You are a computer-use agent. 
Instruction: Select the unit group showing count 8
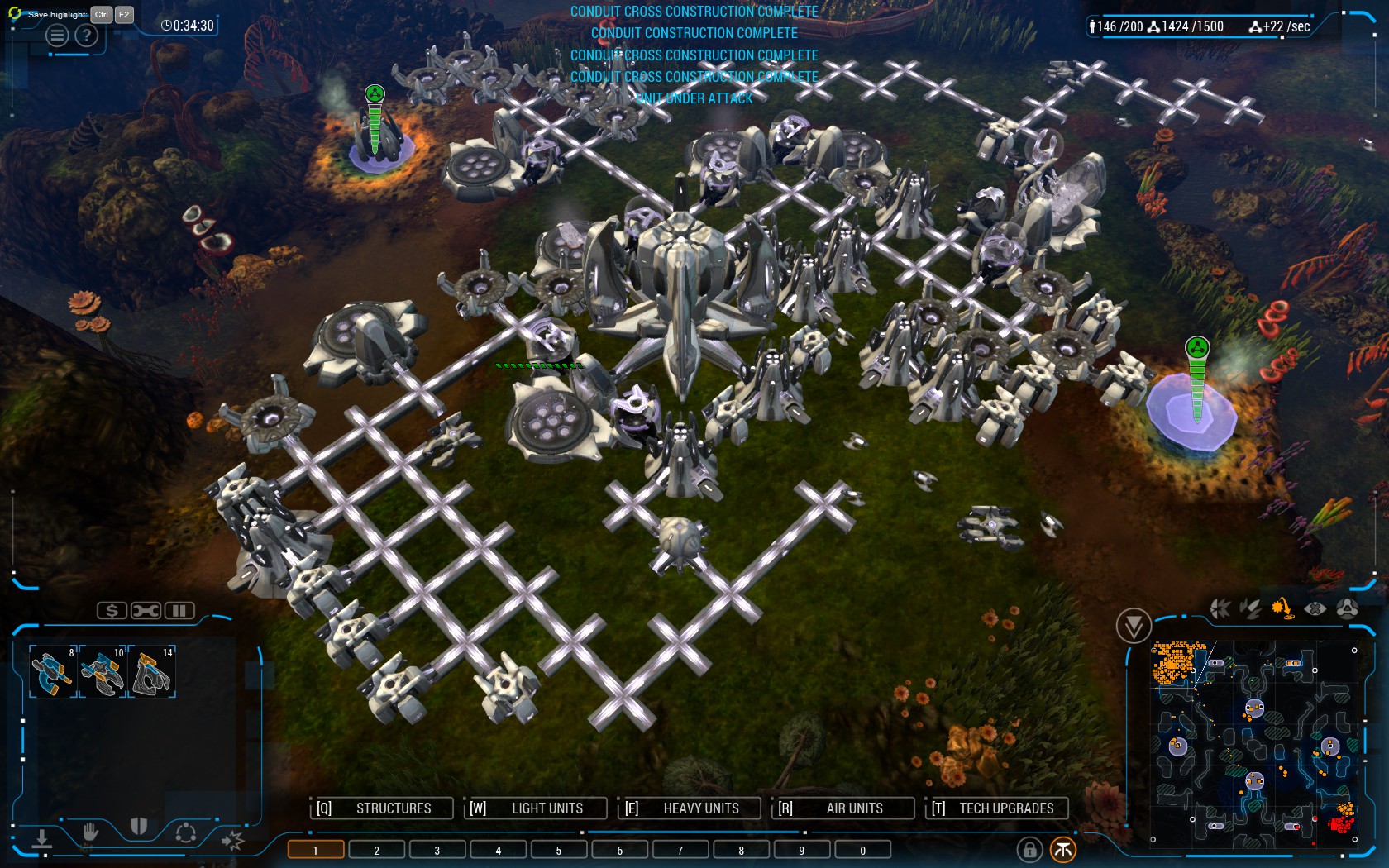click(53, 671)
